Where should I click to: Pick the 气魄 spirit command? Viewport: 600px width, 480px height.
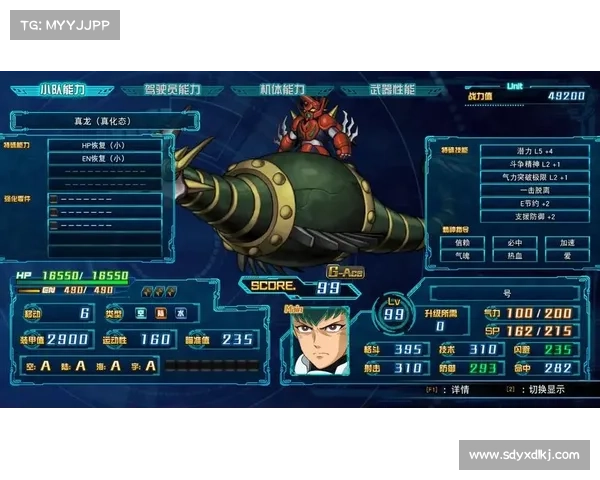point(462,255)
